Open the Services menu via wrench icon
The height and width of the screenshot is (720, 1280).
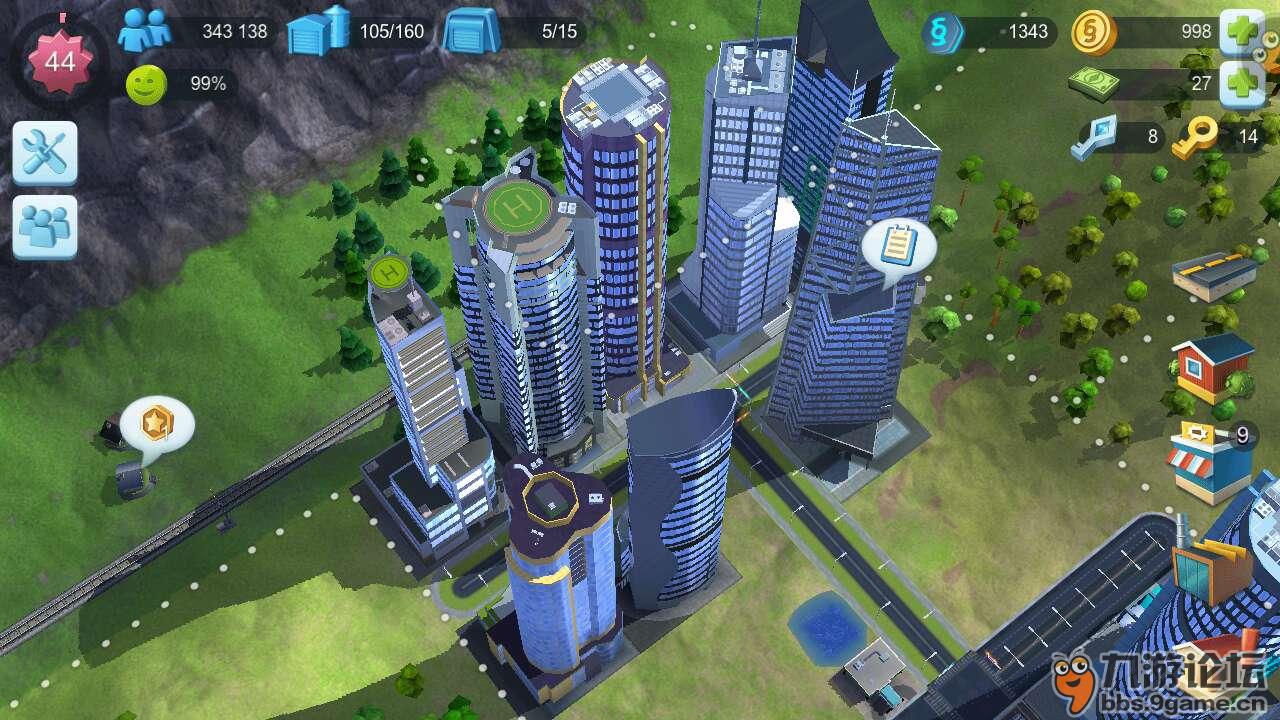pos(45,150)
